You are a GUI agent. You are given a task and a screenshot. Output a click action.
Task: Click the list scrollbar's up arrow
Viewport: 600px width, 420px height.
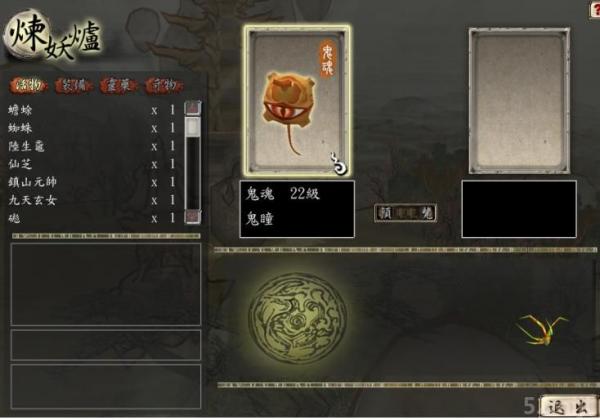tap(192, 107)
